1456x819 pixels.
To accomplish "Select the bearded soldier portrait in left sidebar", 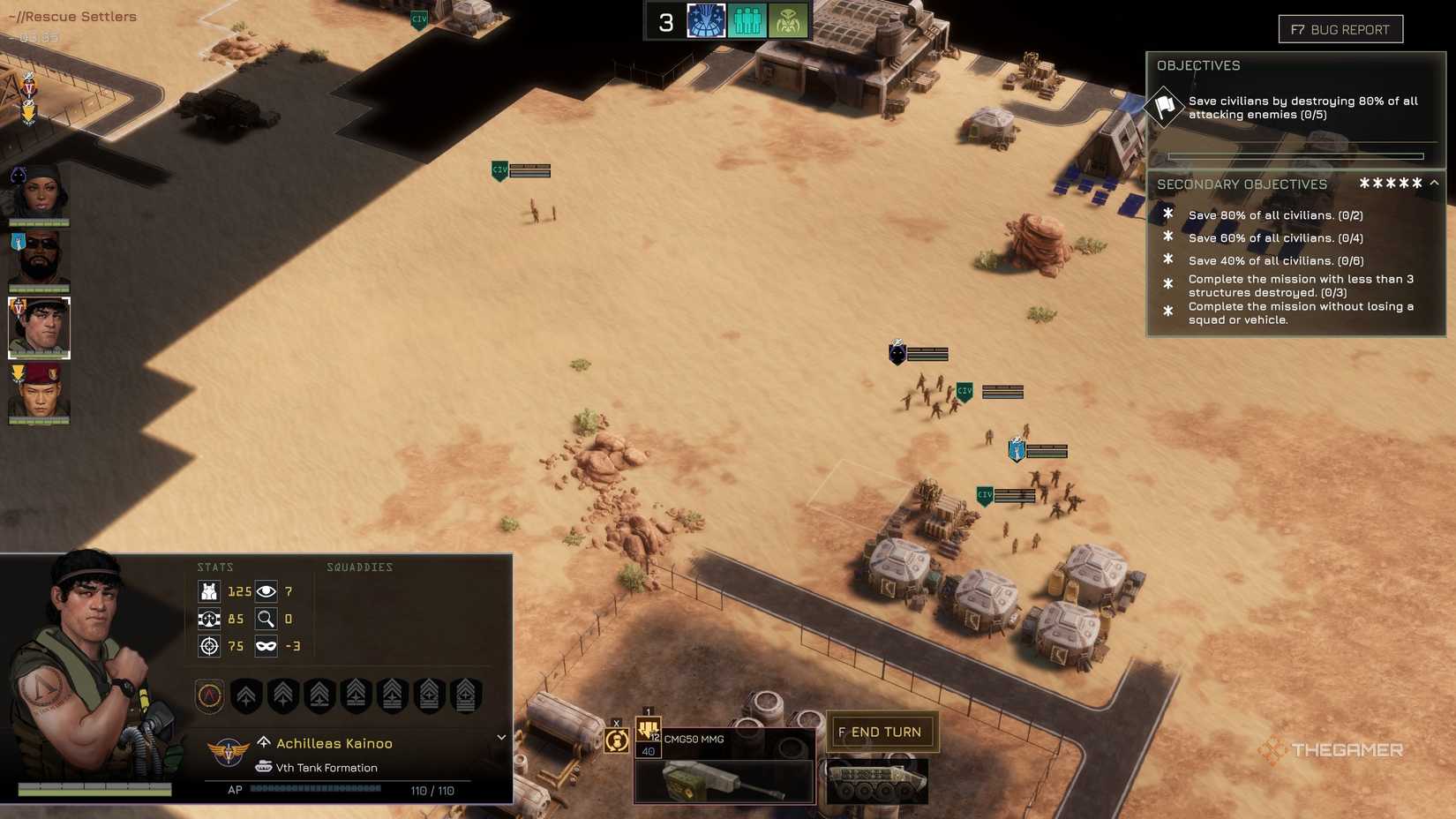I will [40, 256].
